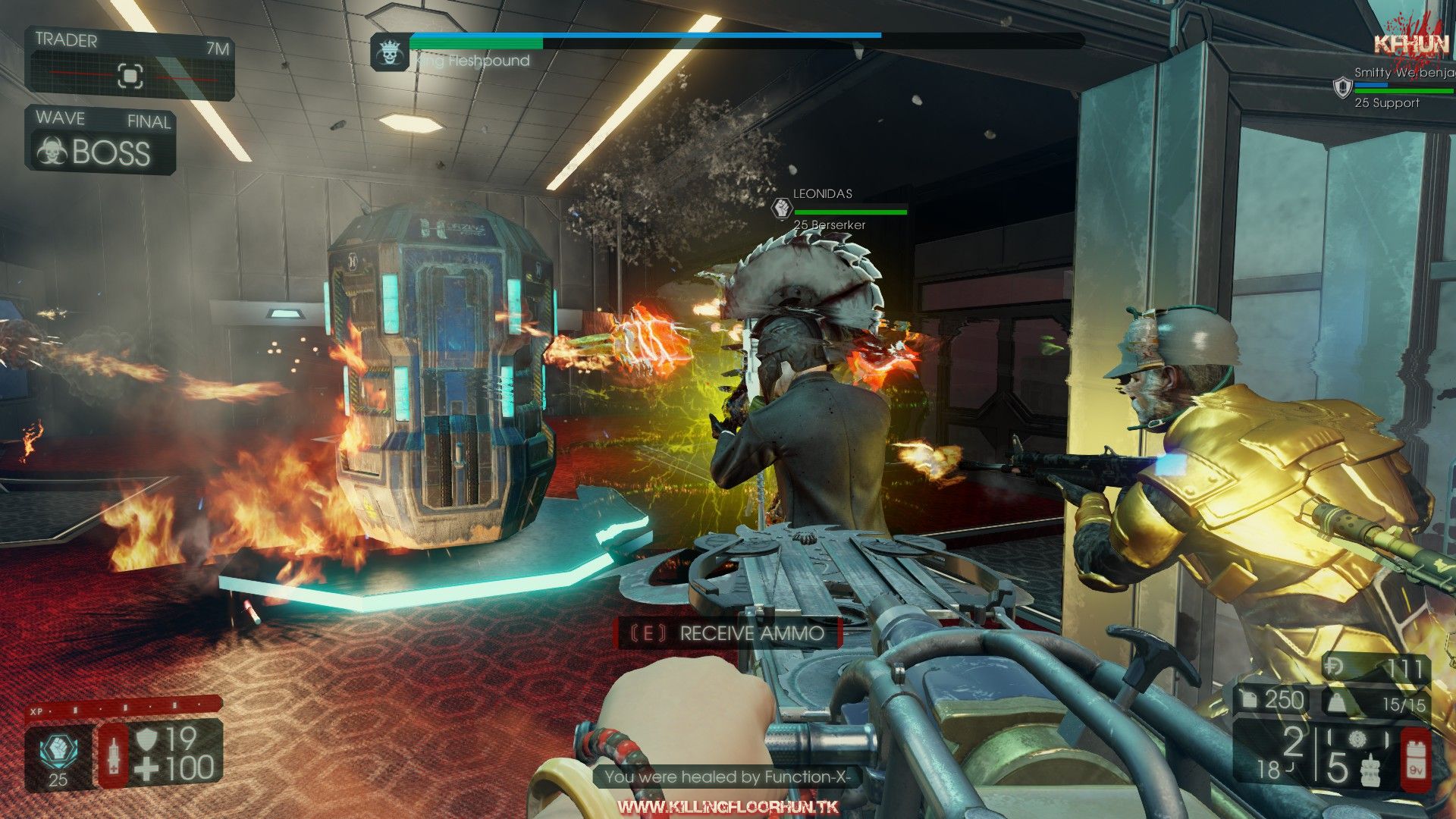
Task: Open the www.killingfloorhun.tk watermark link
Action: 728,806
